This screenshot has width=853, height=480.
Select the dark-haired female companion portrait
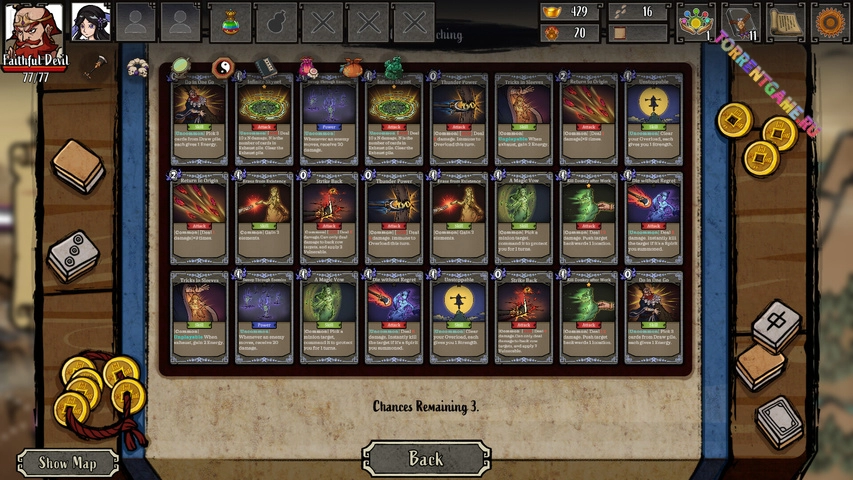(91, 22)
